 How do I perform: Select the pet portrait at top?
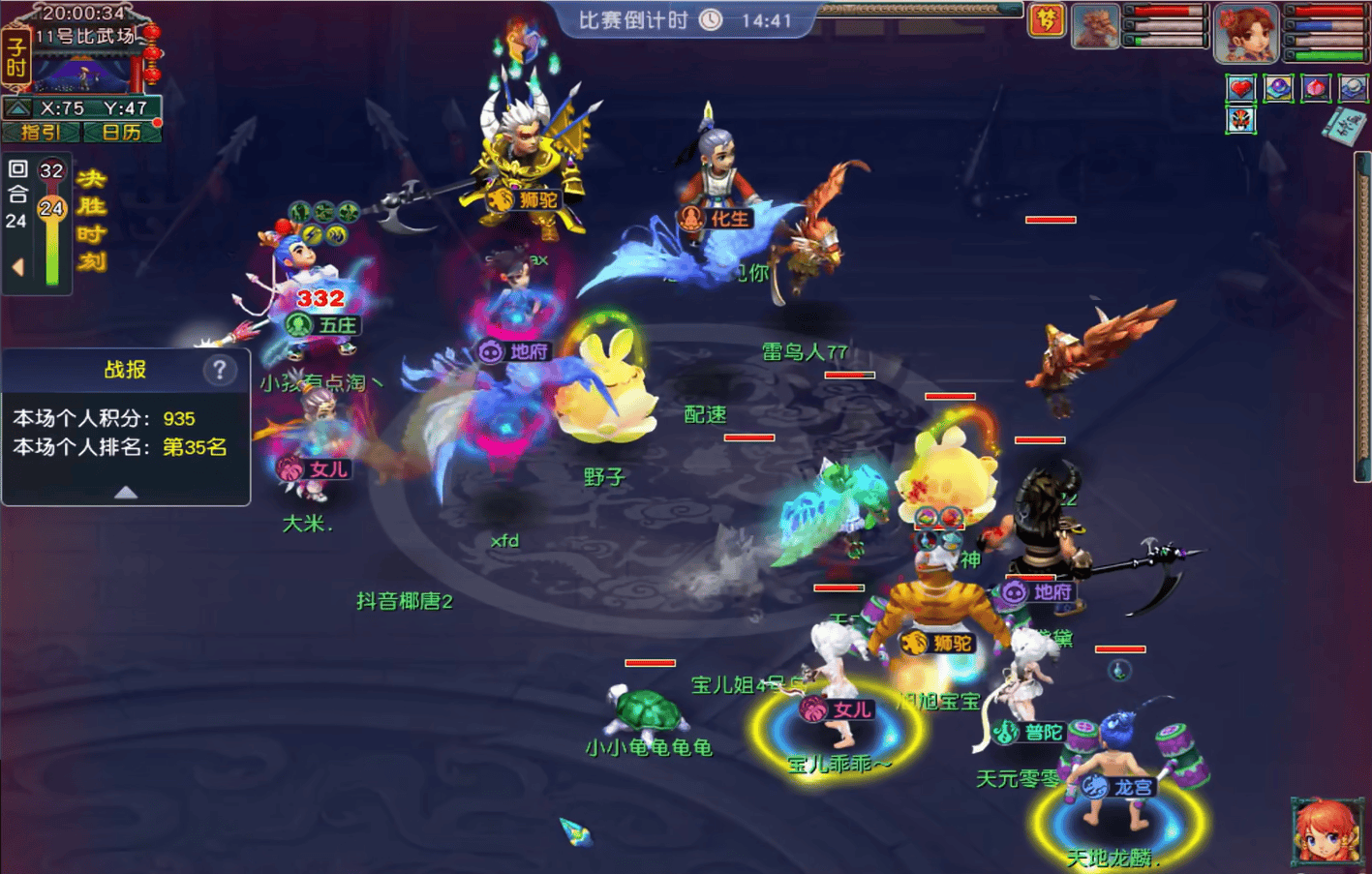coord(1096,26)
